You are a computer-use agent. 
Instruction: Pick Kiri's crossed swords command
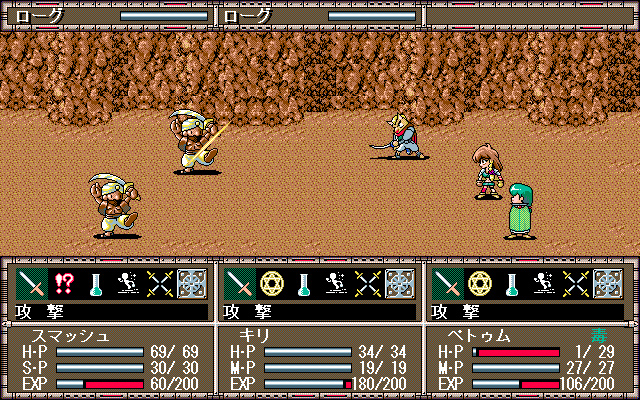tap(368, 284)
